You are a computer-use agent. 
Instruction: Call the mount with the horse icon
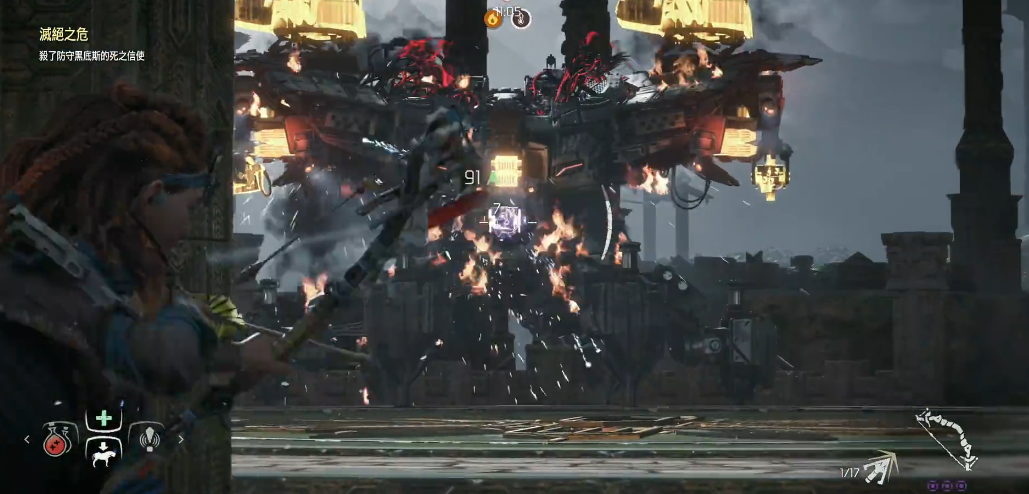click(104, 453)
